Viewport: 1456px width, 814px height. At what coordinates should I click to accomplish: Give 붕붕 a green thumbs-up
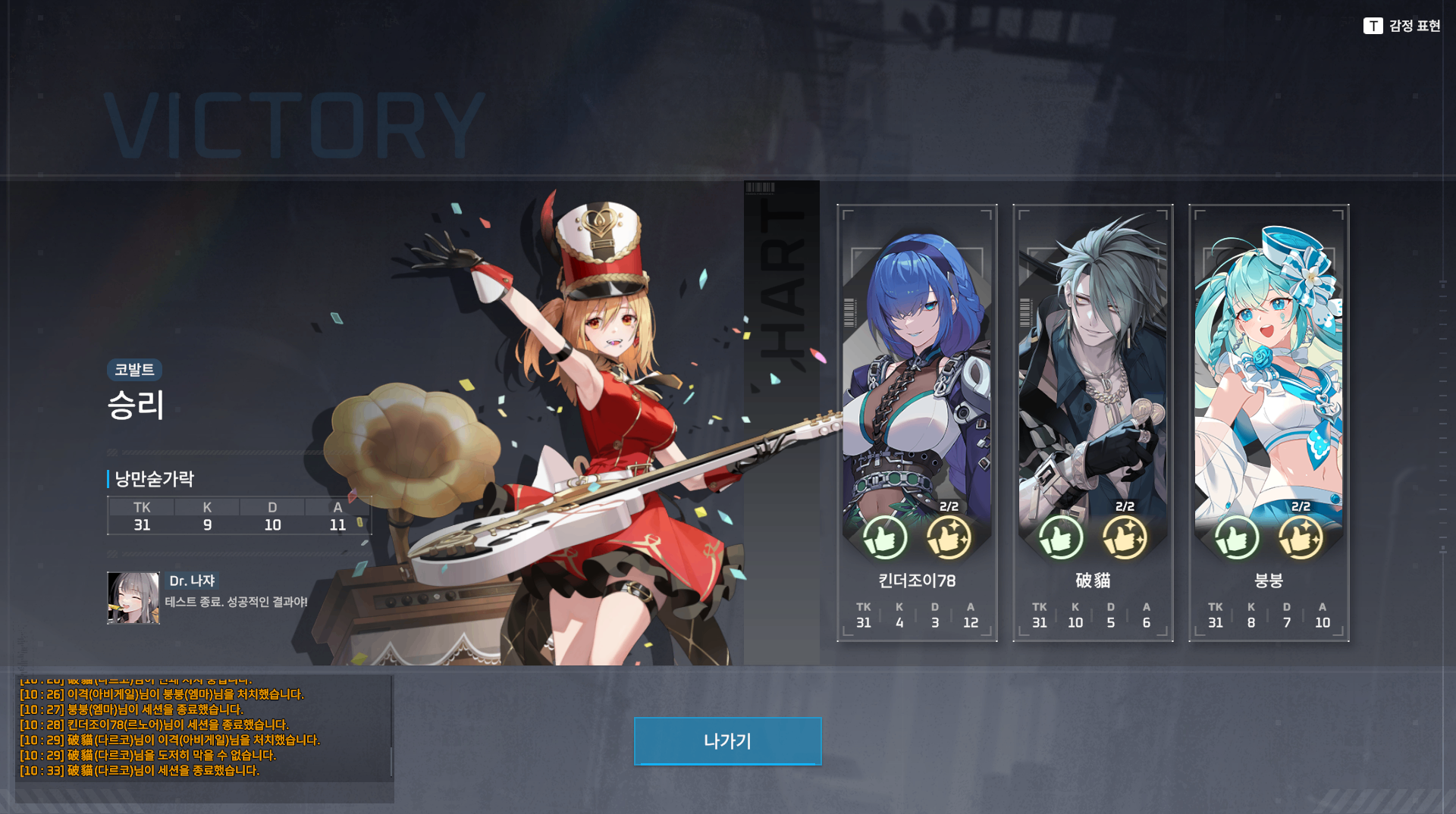[x=1236, y=538]
